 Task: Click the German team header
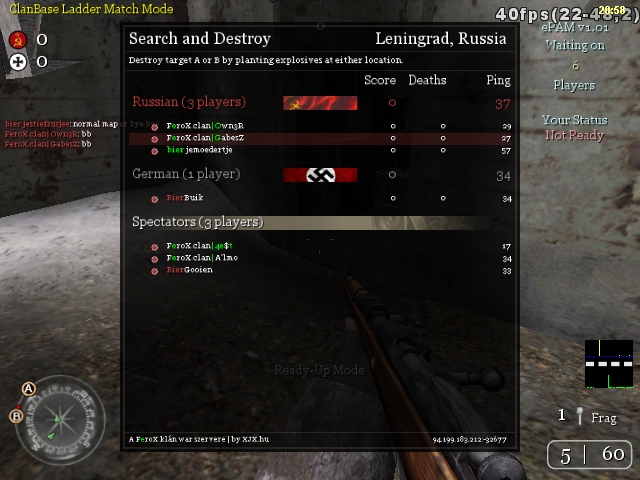(186, 175)
